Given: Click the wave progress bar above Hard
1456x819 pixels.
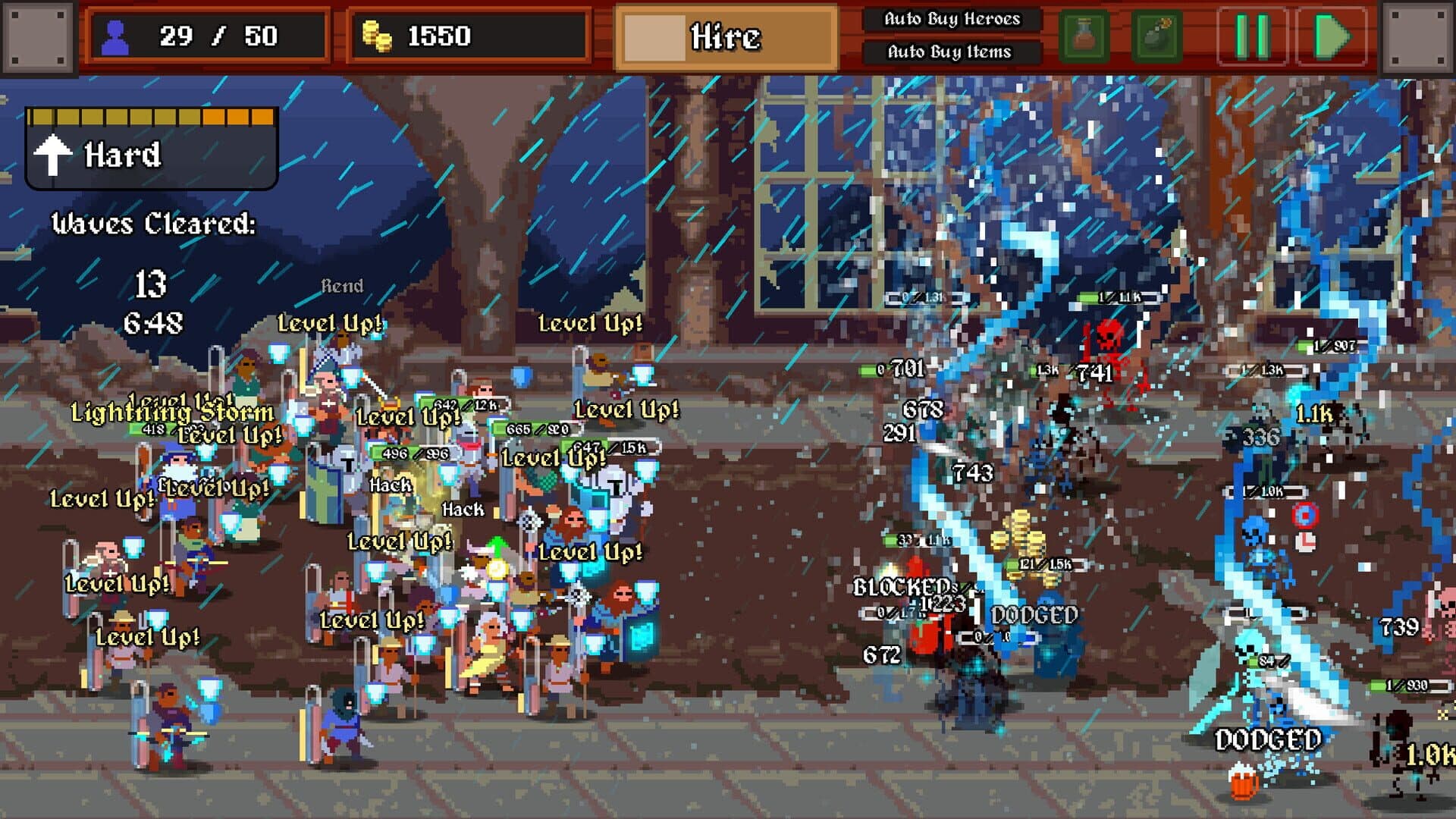Looking at the screenshot, I should coord(152,116).
